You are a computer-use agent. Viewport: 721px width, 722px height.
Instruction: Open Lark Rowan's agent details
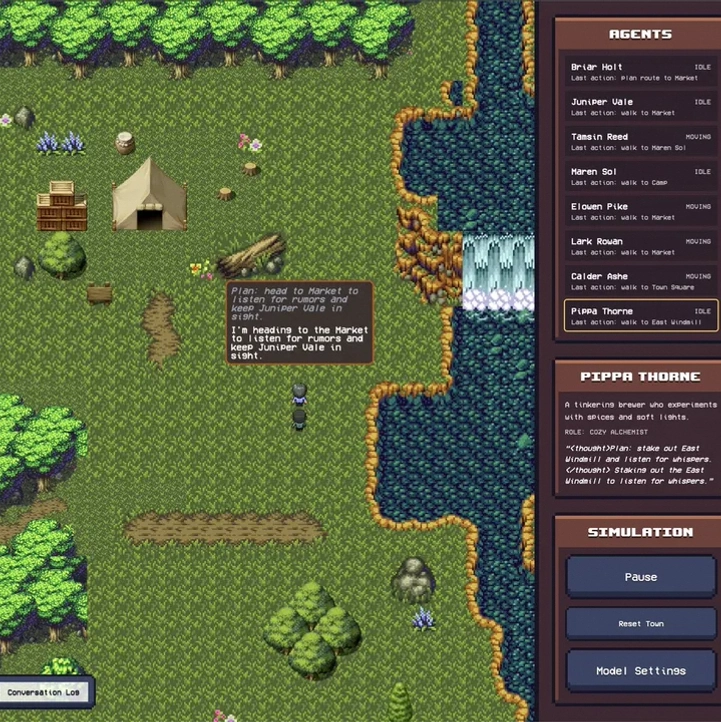coord(640,246)
